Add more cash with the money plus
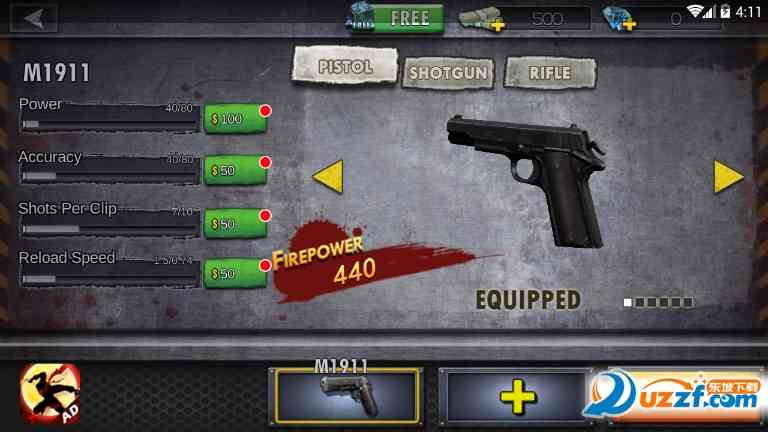This screenshot has width=768, height=432. (x=482, y=19)
